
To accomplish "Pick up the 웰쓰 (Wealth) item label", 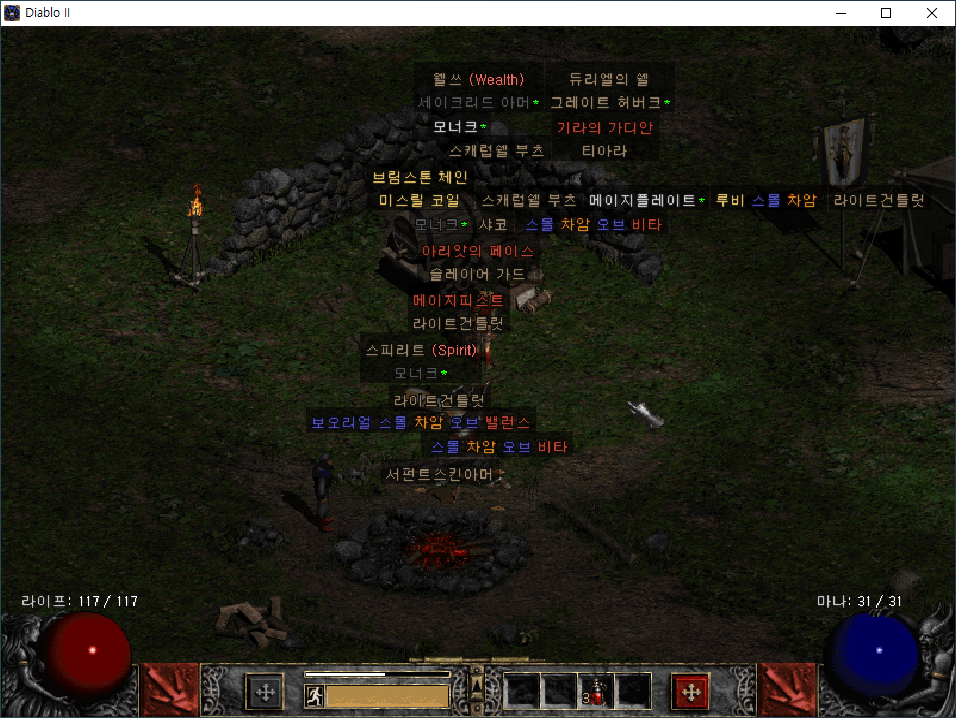I will tap(478, 79).
